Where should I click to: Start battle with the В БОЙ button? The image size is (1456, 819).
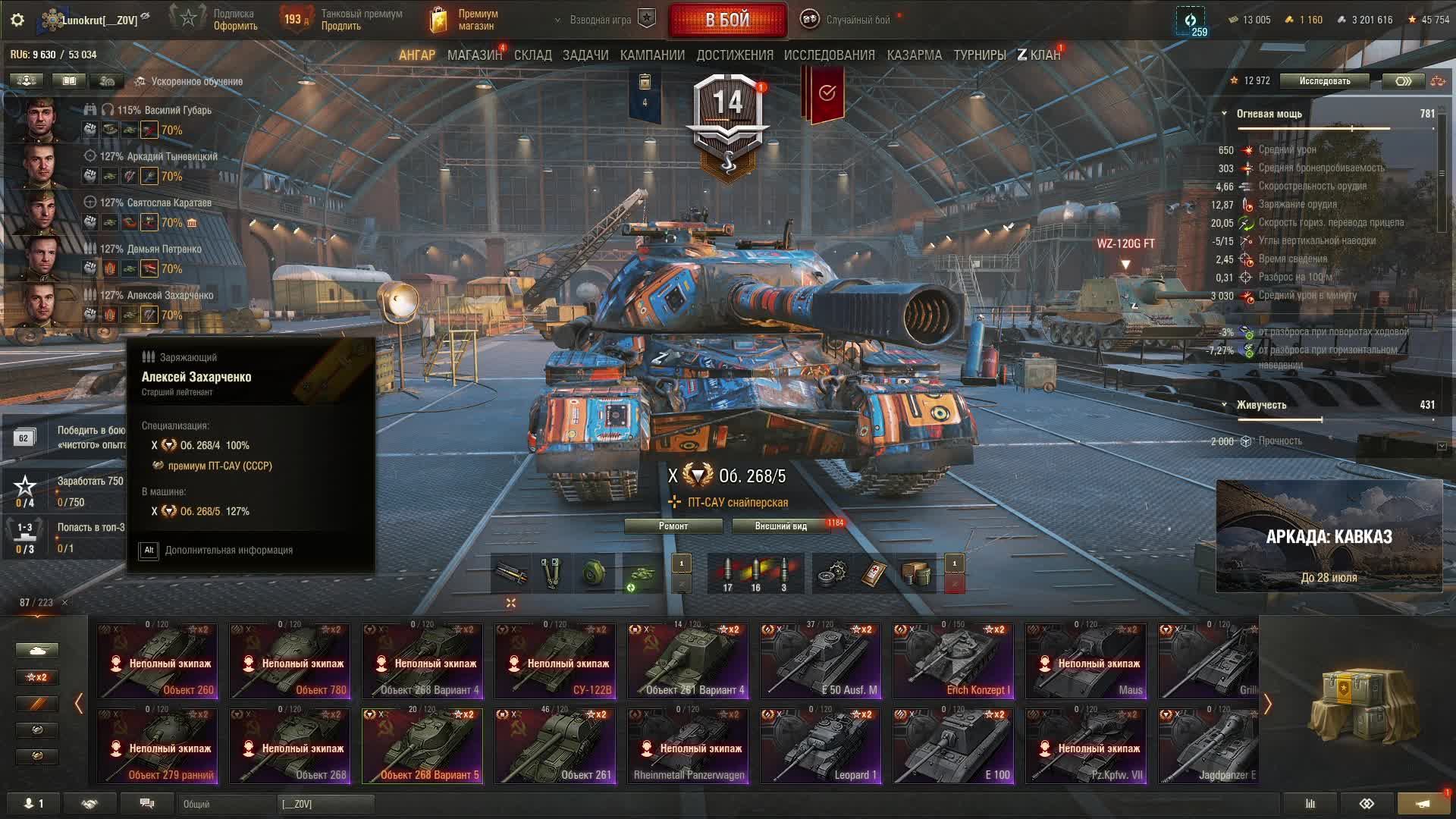click(727, 20)
